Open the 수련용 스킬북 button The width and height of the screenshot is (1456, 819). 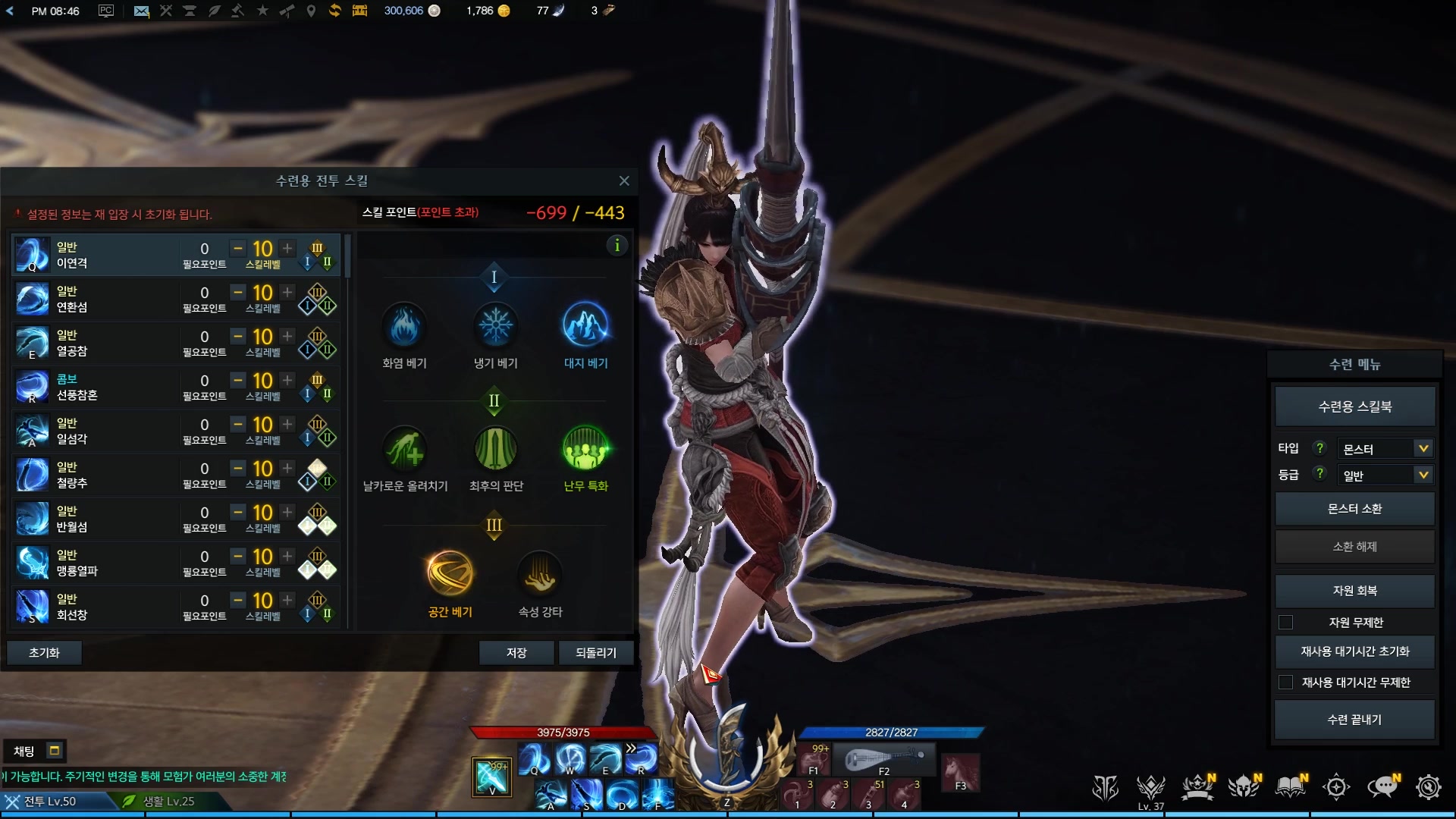click(1354, 407)
